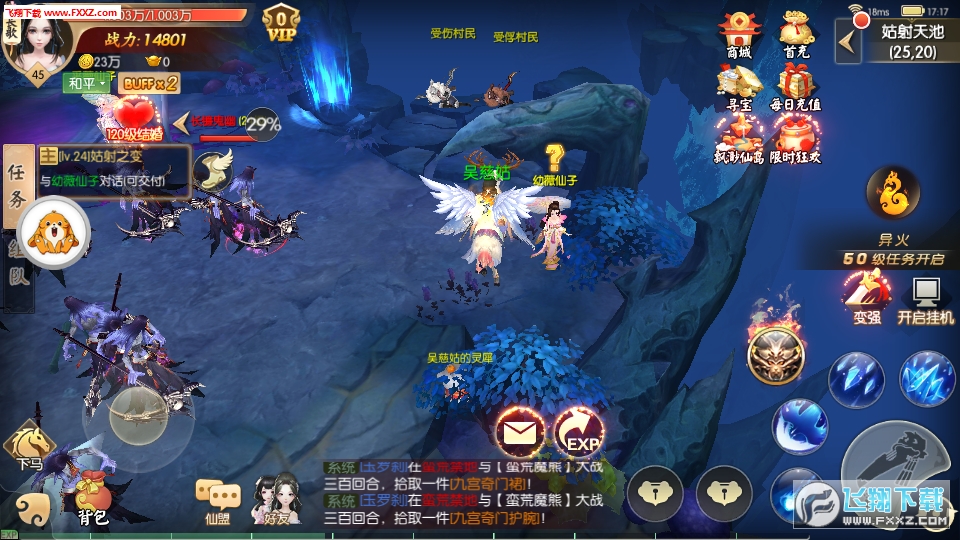
Task: Open the 飘渺仙岛 event icon
Action: (x=739, y=136)
